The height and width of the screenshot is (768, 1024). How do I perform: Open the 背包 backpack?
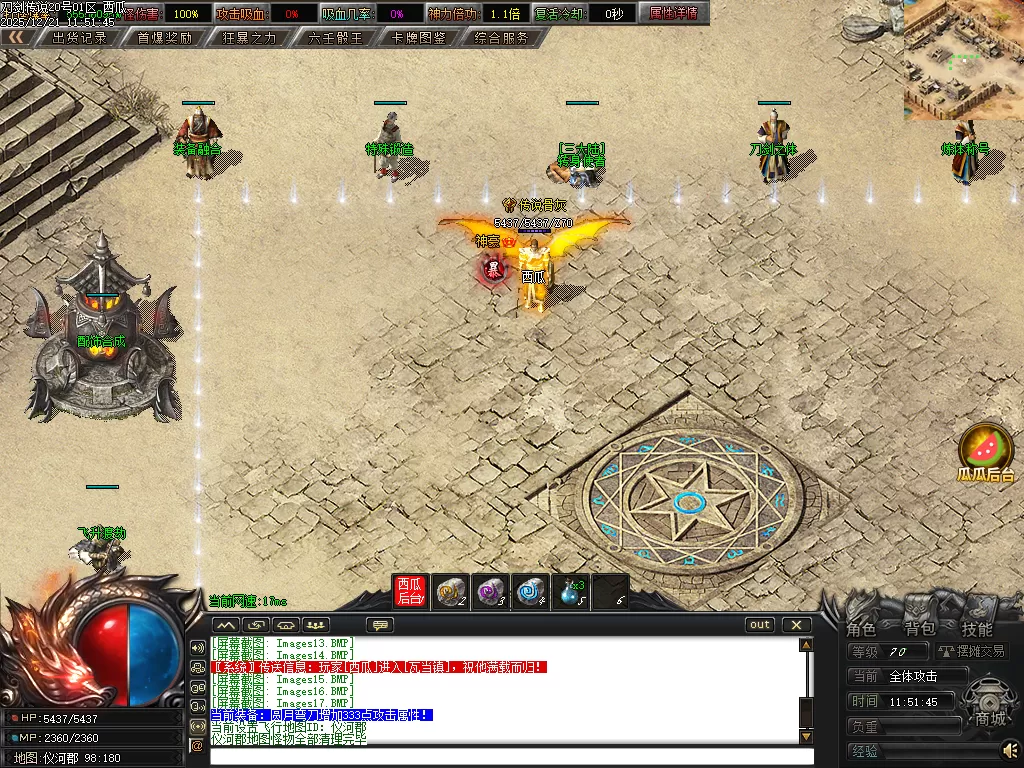tap(919, 629)
